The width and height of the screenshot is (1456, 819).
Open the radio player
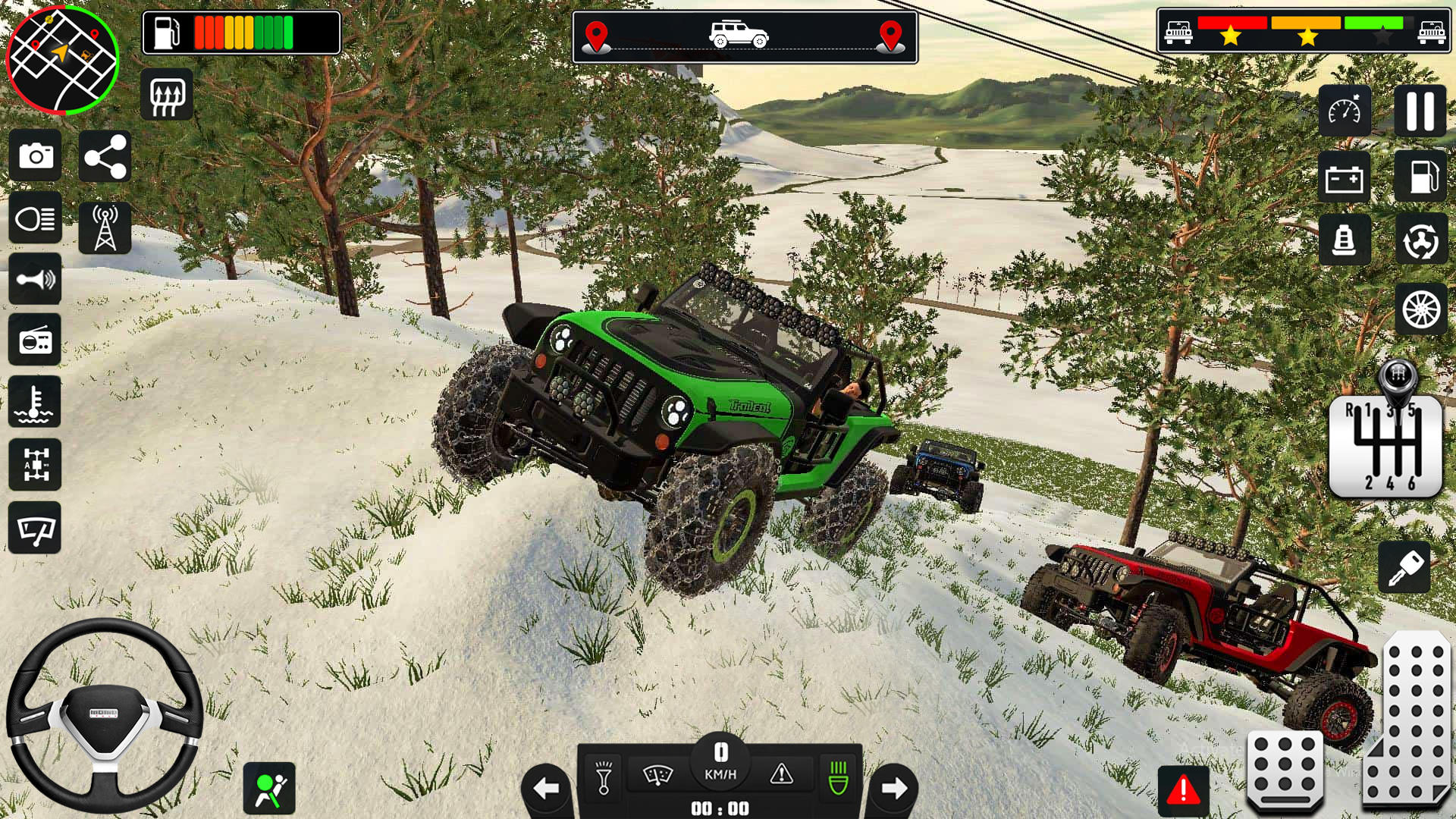35,341
